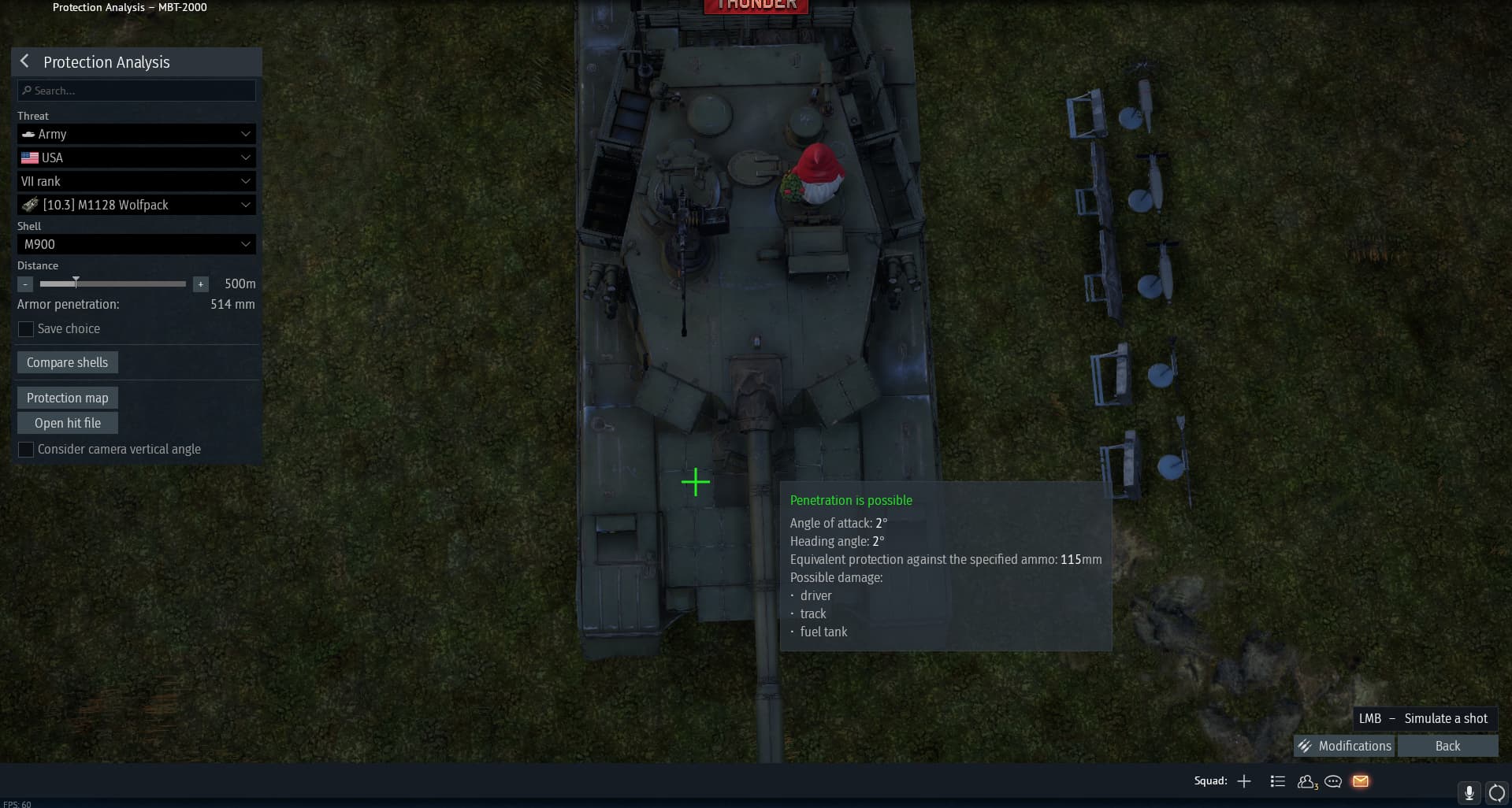Open the USA nation dropdown
This screenshot has height=808, width=1512.
pos(136,158)
